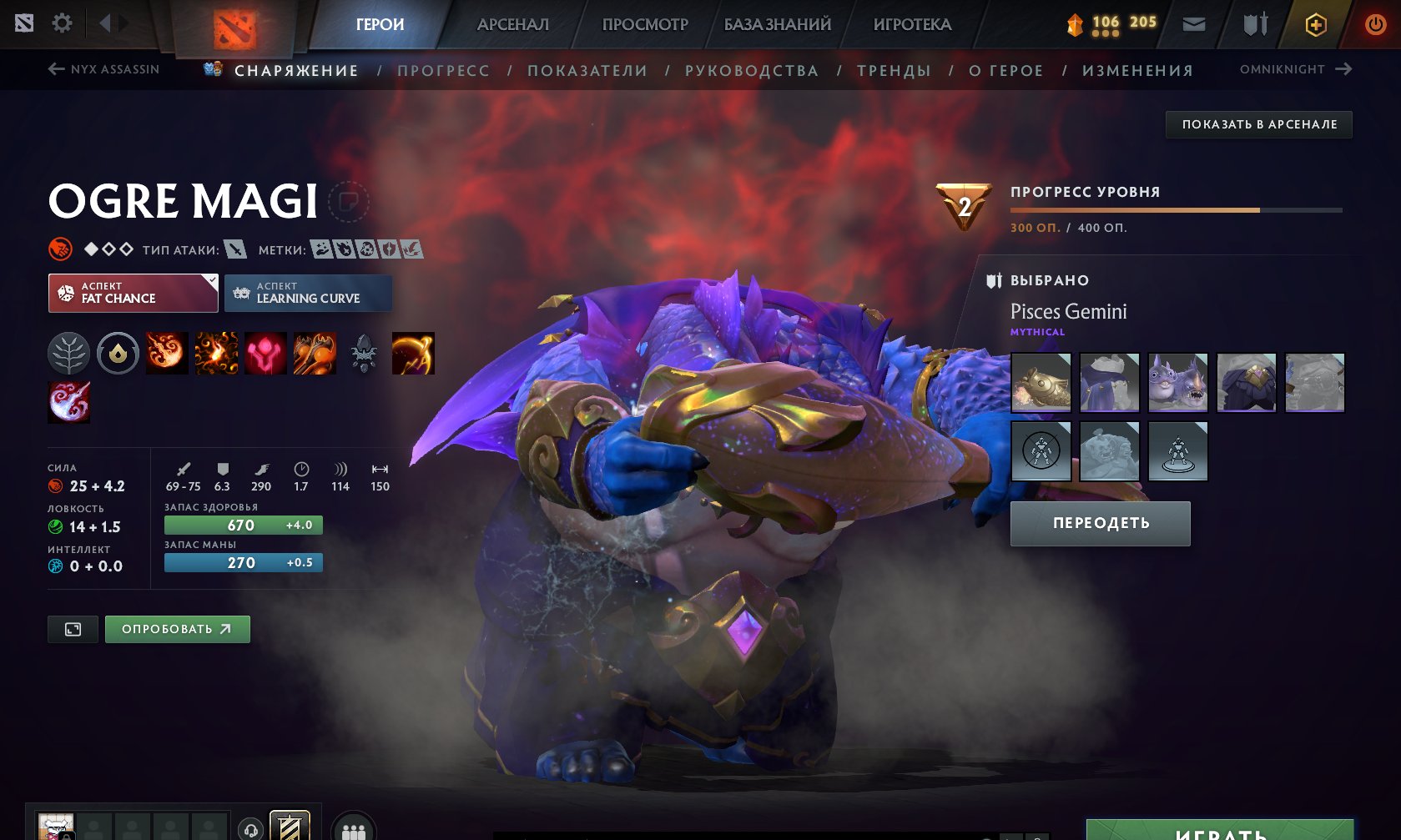Open the Dota Plus subscription icon

[x=1317, y=24]
